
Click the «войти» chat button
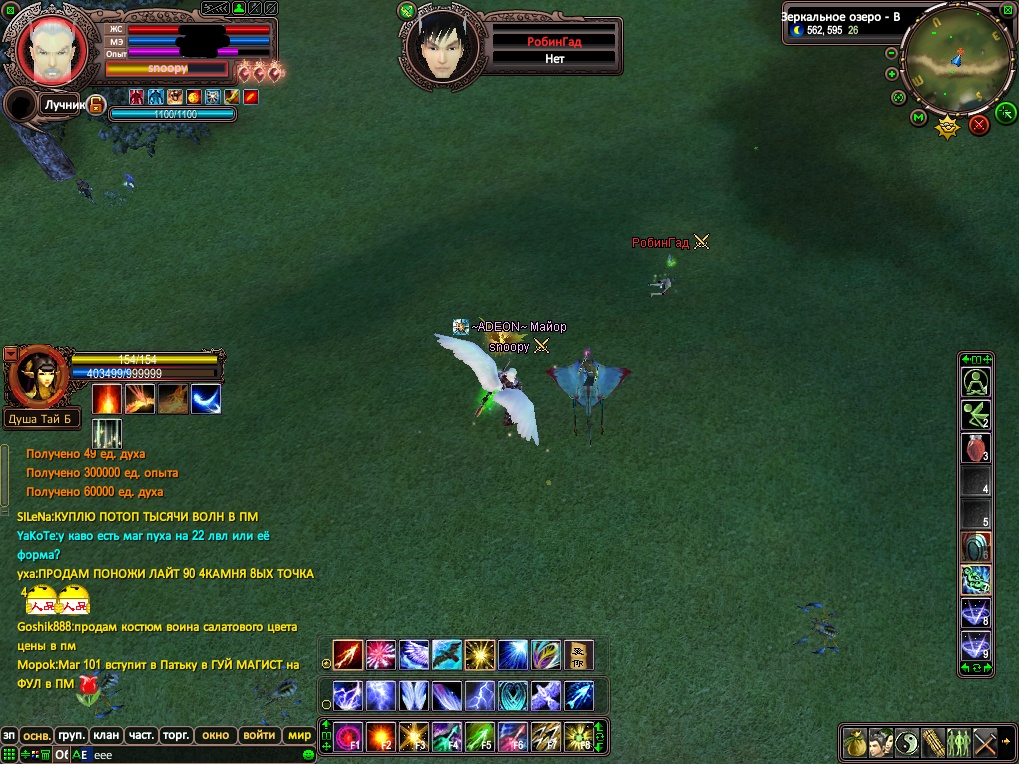tap(259, 735)
